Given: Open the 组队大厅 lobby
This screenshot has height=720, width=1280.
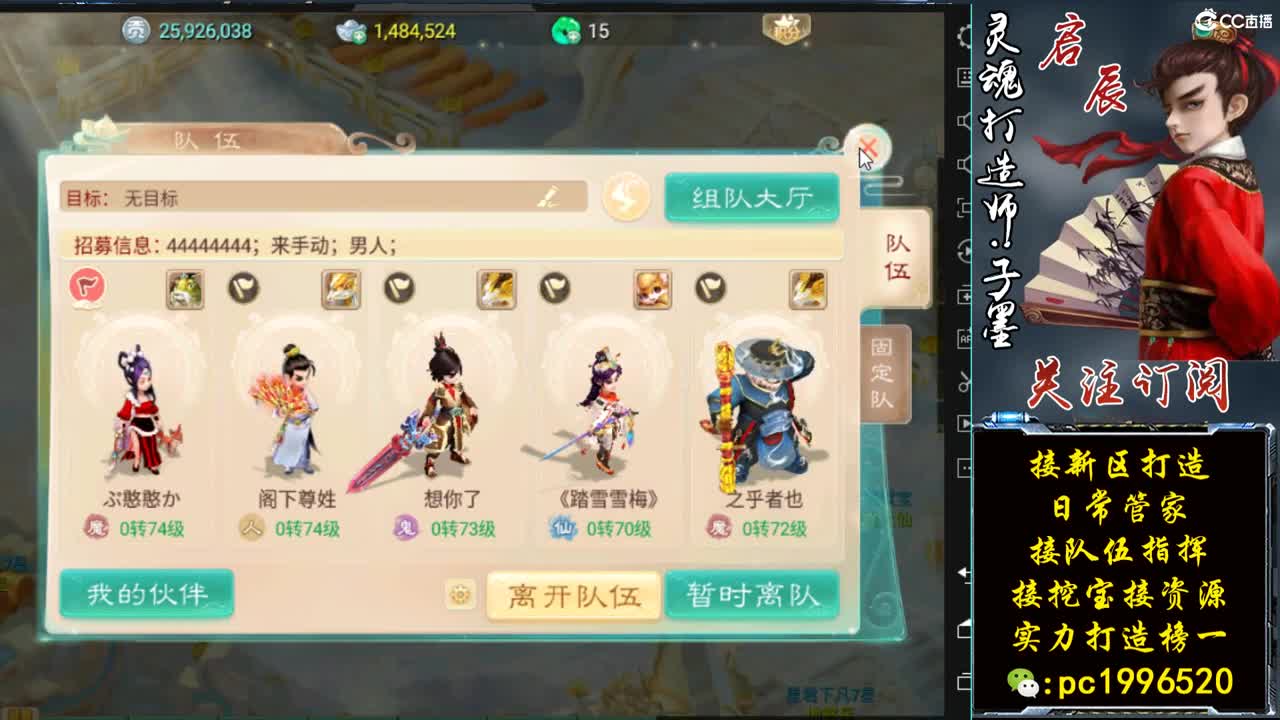Looking at the screenshot, I should click(x=750, y=197).
